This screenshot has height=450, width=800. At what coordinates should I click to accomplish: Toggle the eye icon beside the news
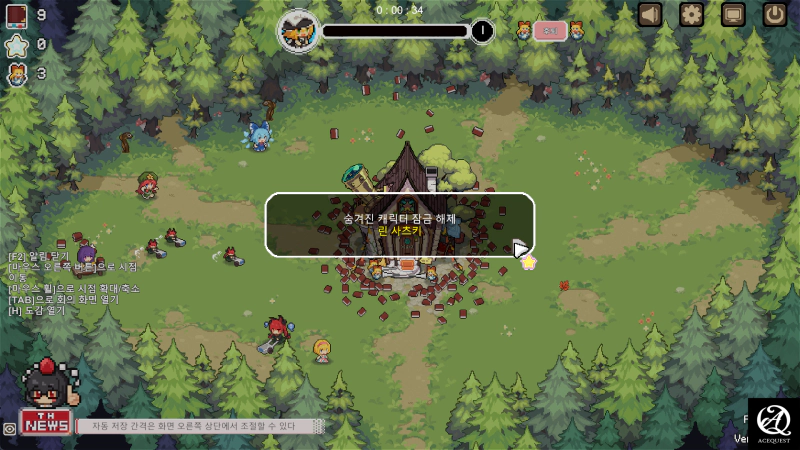[9, 428]
